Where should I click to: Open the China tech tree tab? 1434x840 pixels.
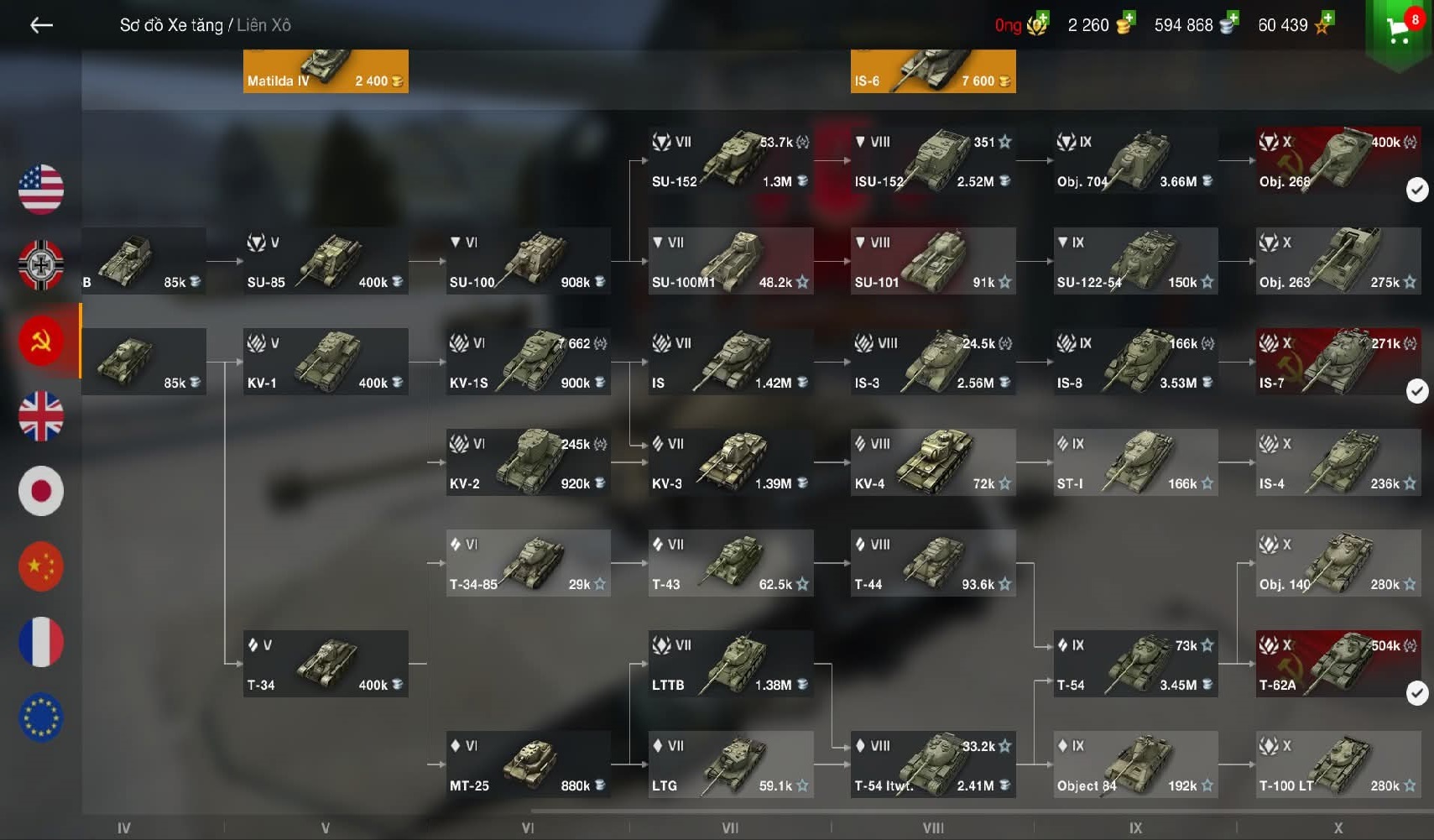click(x=41, y=566)
